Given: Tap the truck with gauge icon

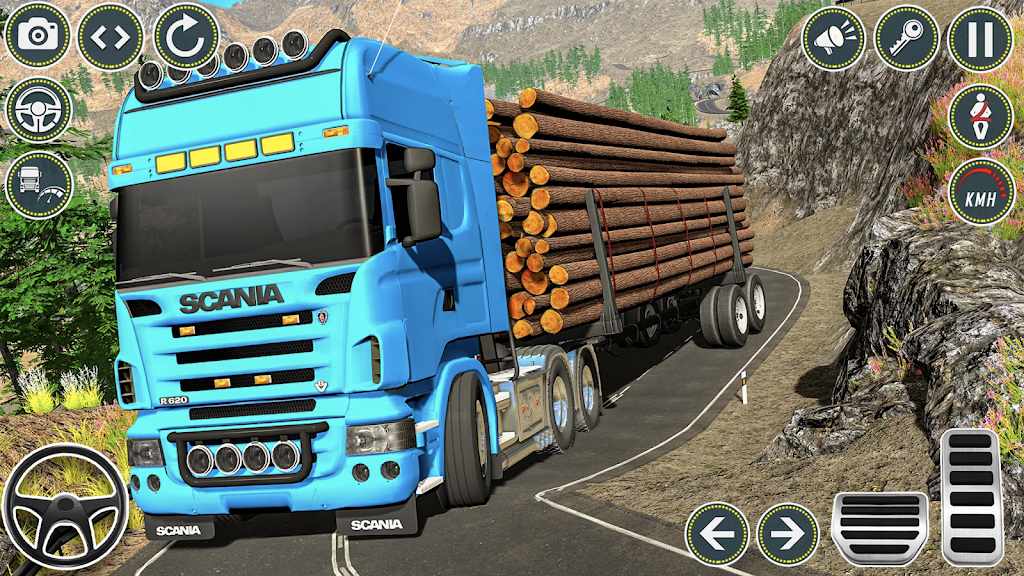Looking at the screenshot, I should (38, 185).
